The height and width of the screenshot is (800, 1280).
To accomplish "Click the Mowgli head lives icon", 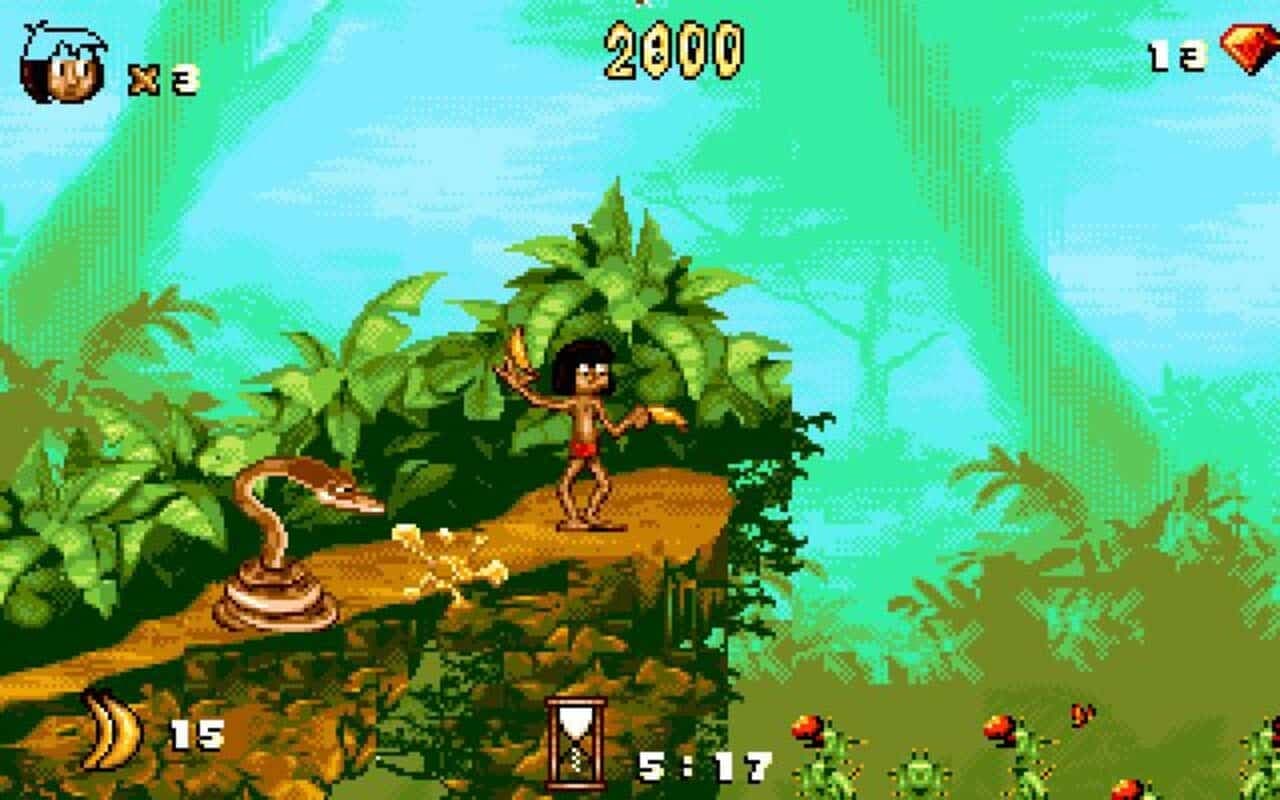I will point(62,58).
